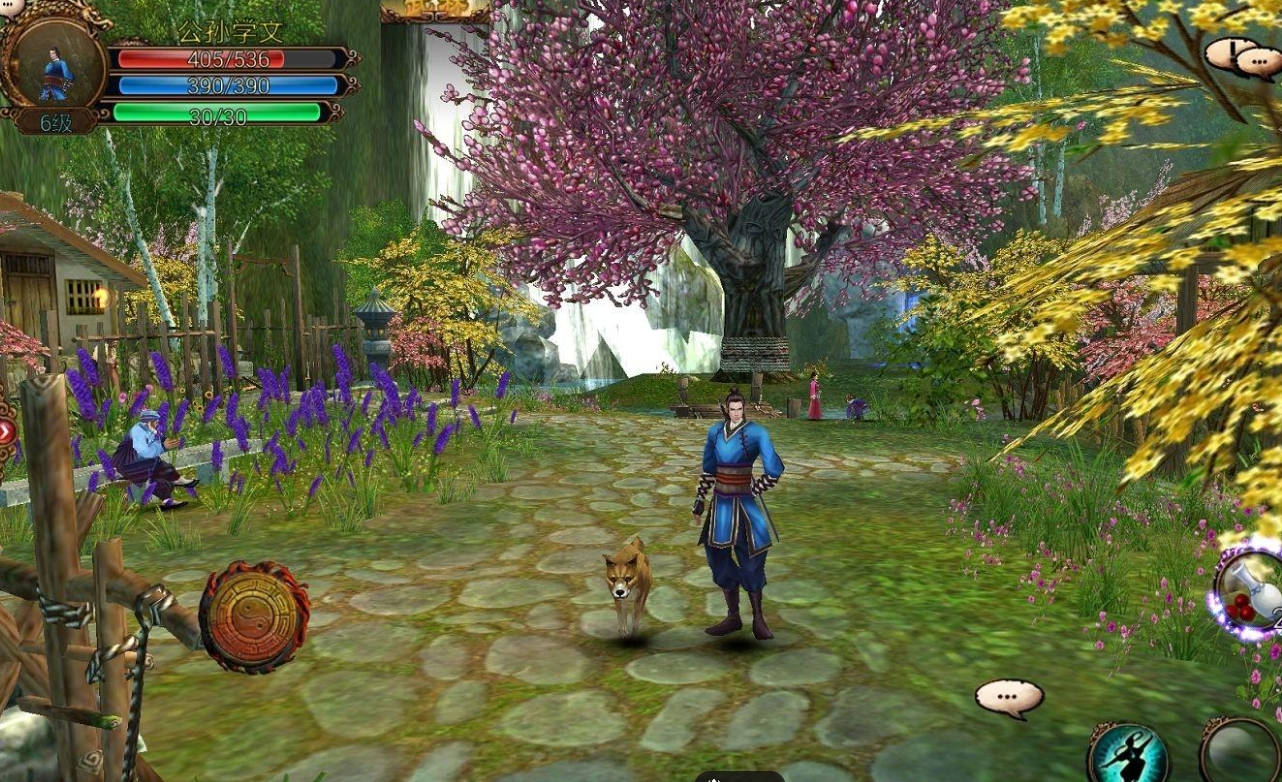This screenshot has height=782, width=1282.
Task: Click the golden banner at top center
Action: (436, 10)
